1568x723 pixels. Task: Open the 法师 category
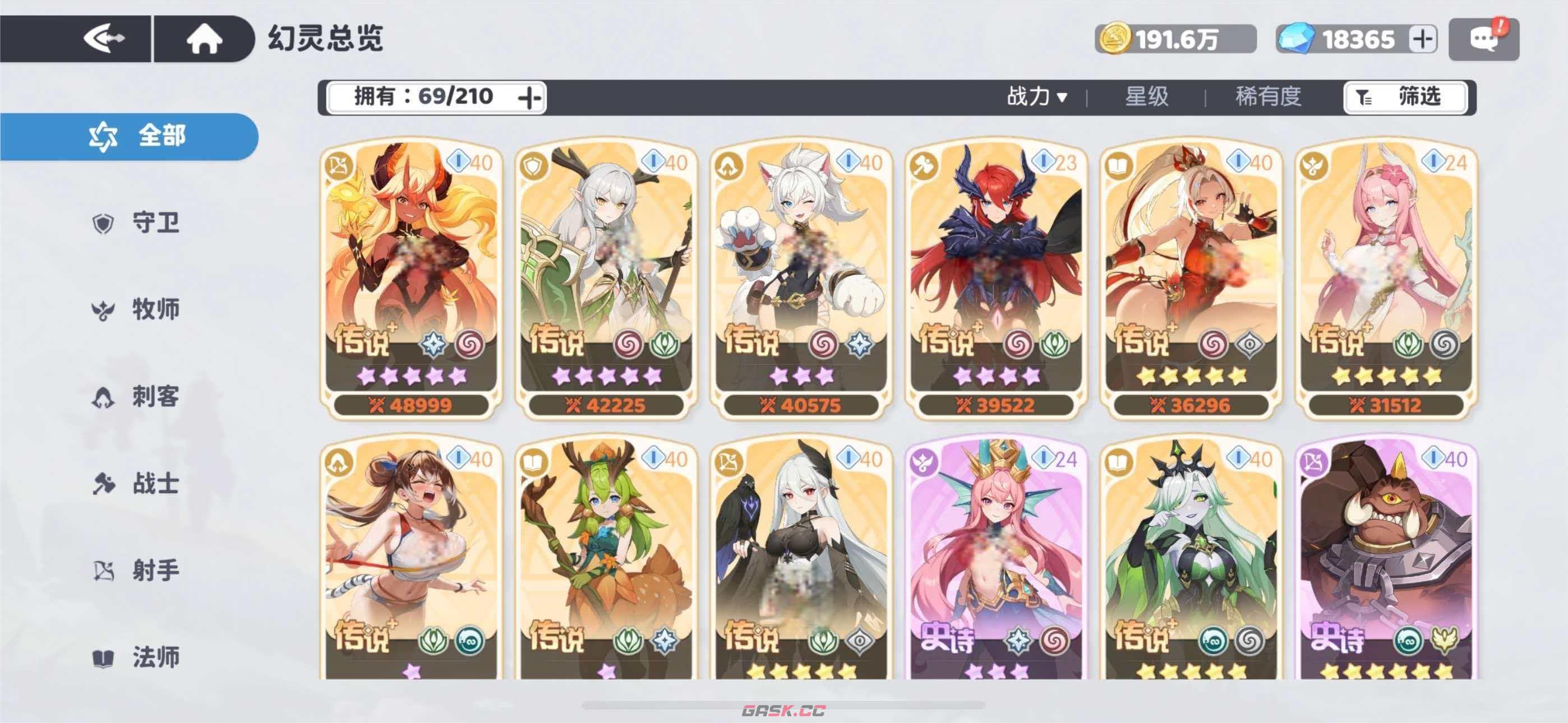[137, 658]
